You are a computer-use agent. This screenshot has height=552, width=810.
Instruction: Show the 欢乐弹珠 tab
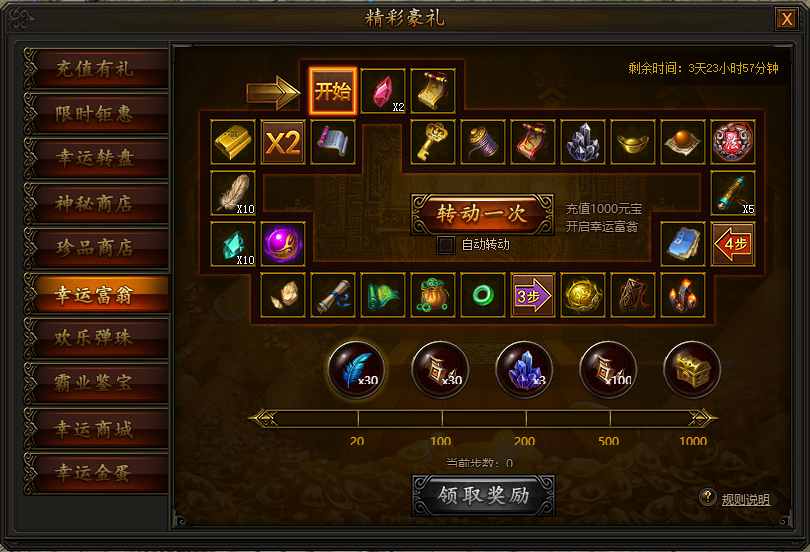(95, 337)
